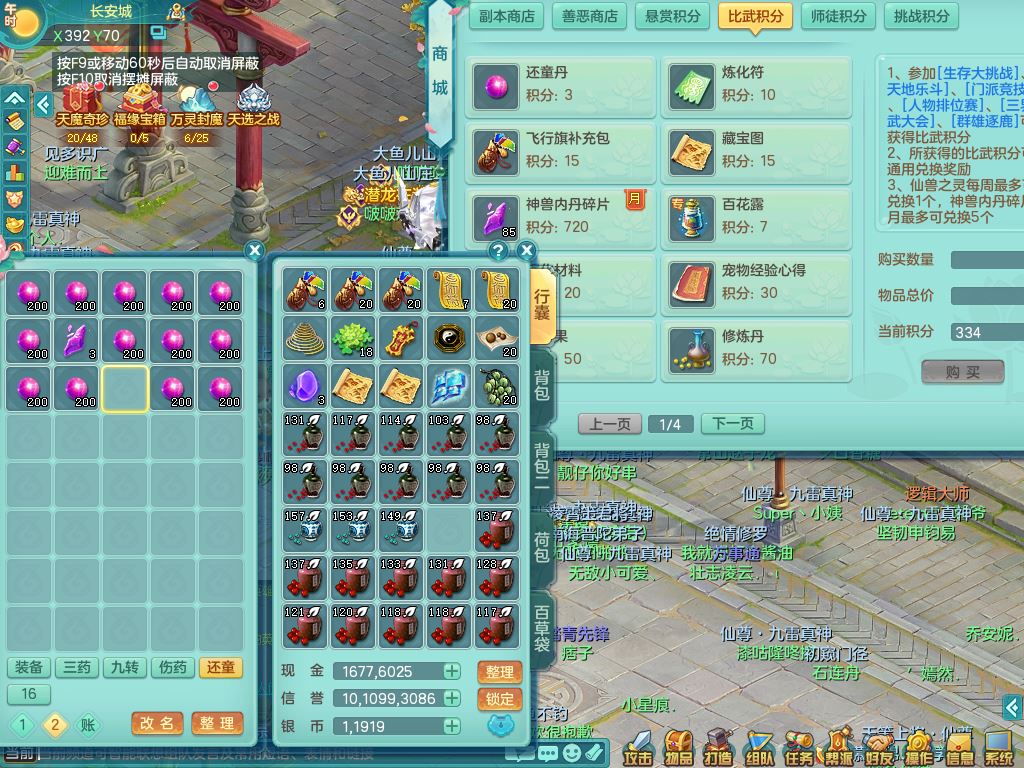This screenshot has width=1024, height=768.
Task: Click the 整理 button beside 现金
Action: coord(500,672)
